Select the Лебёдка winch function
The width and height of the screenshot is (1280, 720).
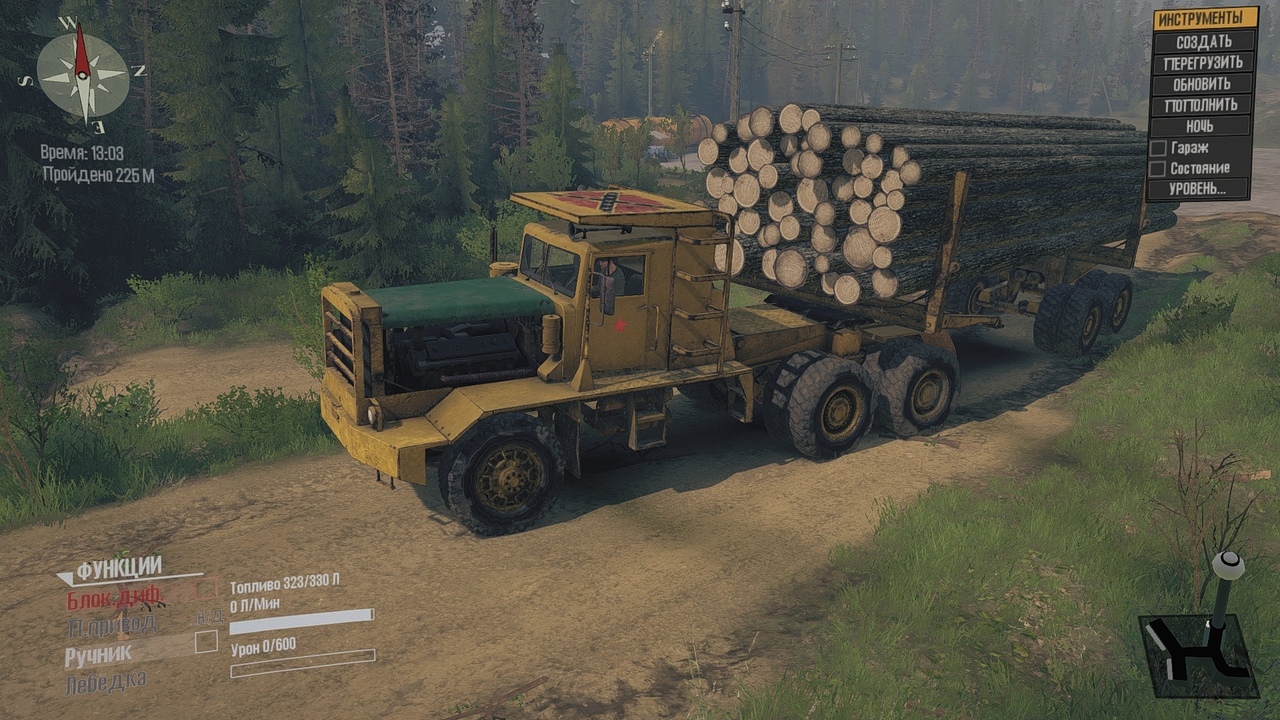106,683
